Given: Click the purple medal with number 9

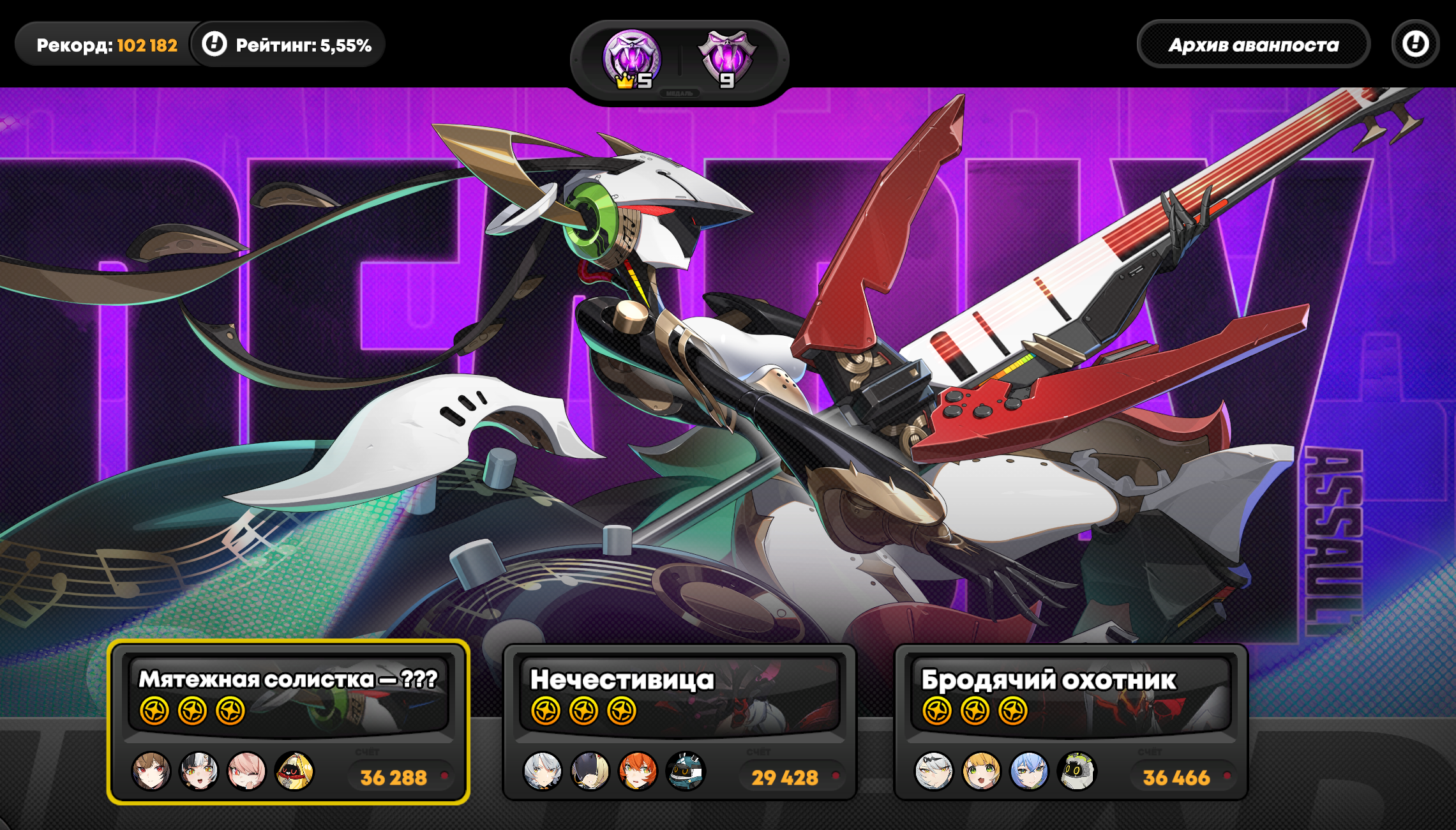Looking at the screenshot, I should (727, 59).
